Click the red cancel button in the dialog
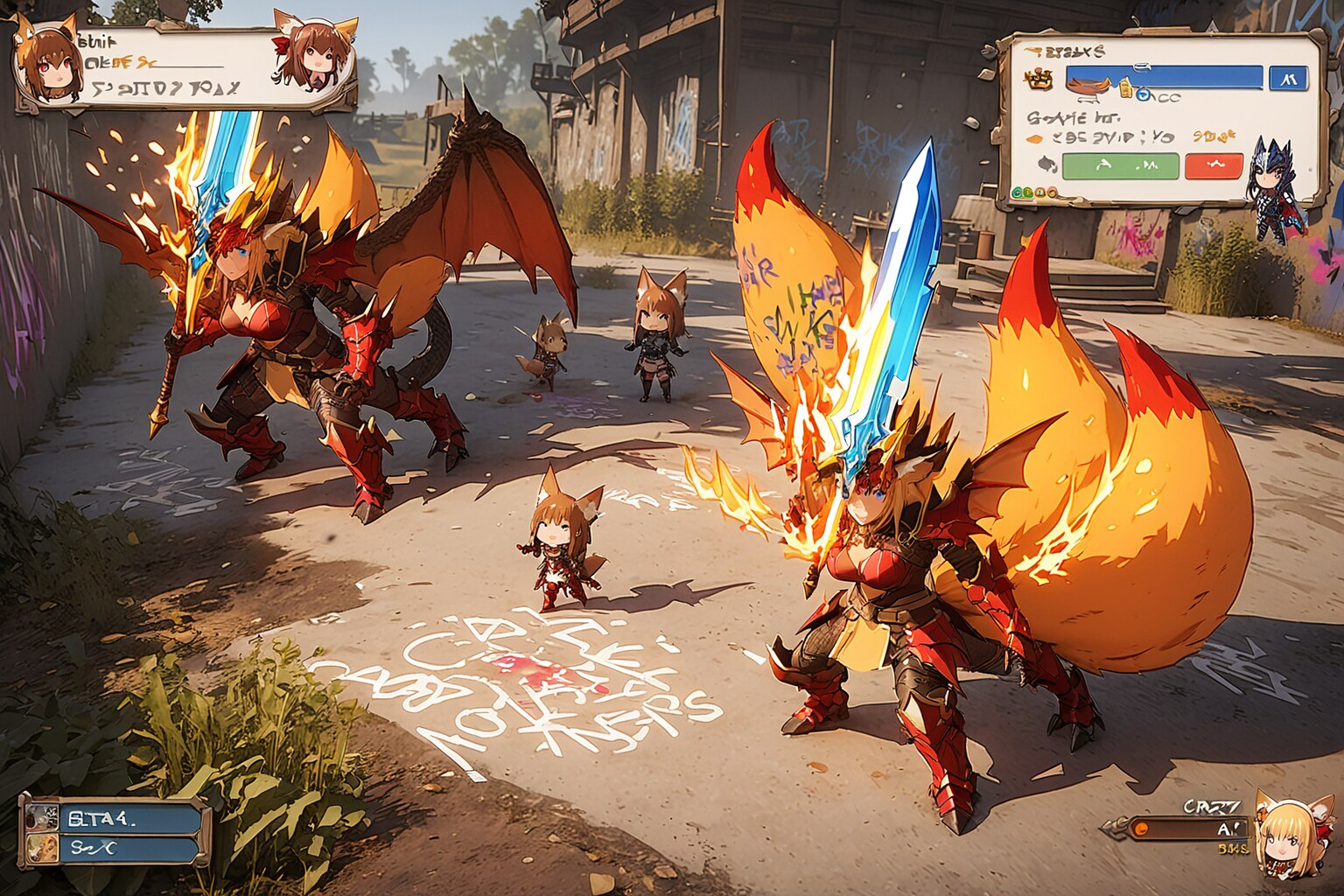Viewport: 1344px width, 896px height. pos(1213,164)
